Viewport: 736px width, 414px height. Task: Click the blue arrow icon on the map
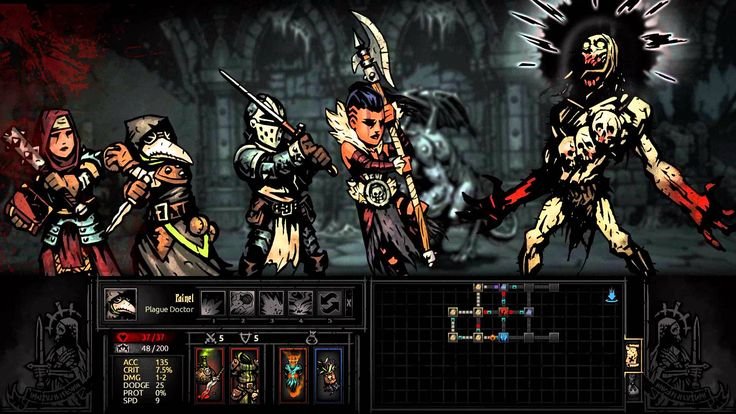609,295
